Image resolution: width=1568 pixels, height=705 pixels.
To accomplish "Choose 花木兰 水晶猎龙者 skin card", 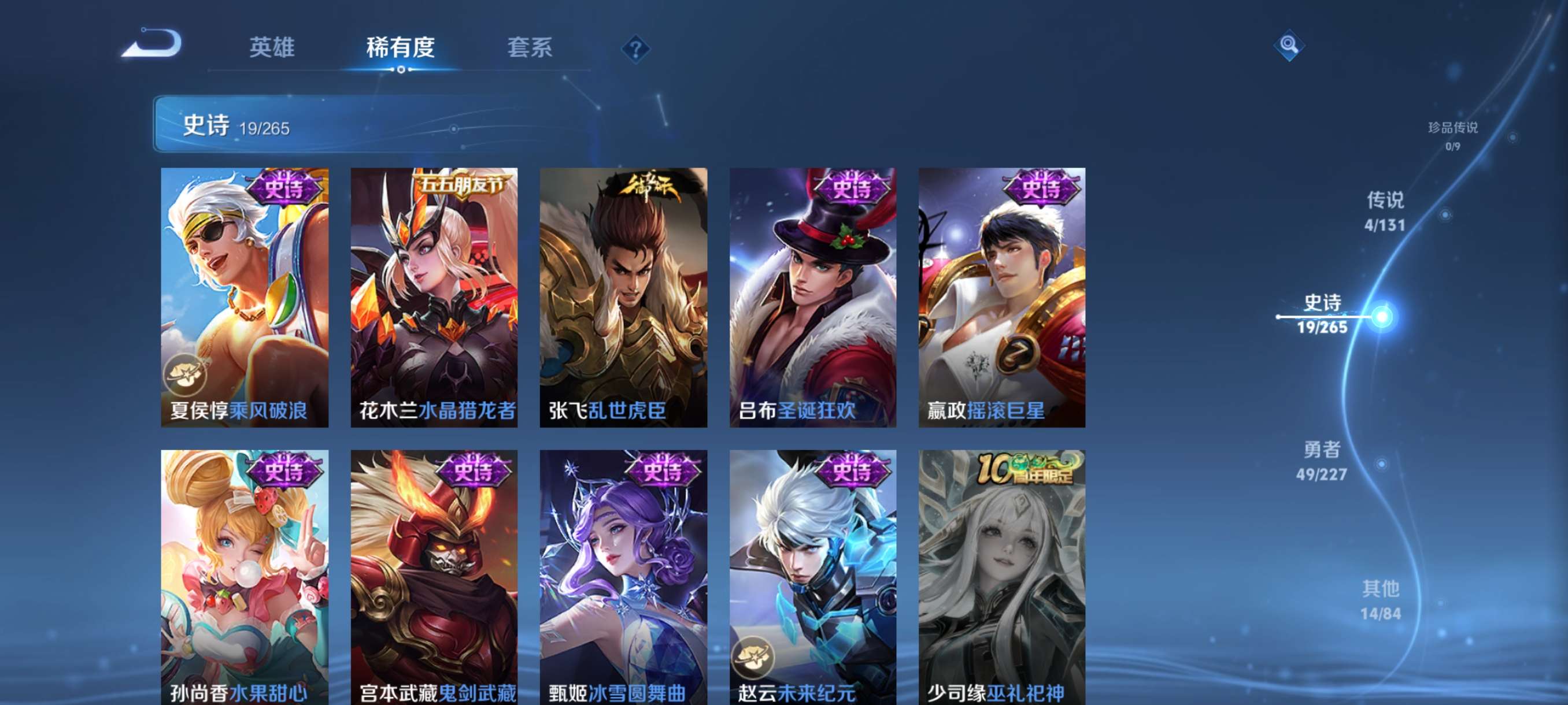I will point(434,297).
